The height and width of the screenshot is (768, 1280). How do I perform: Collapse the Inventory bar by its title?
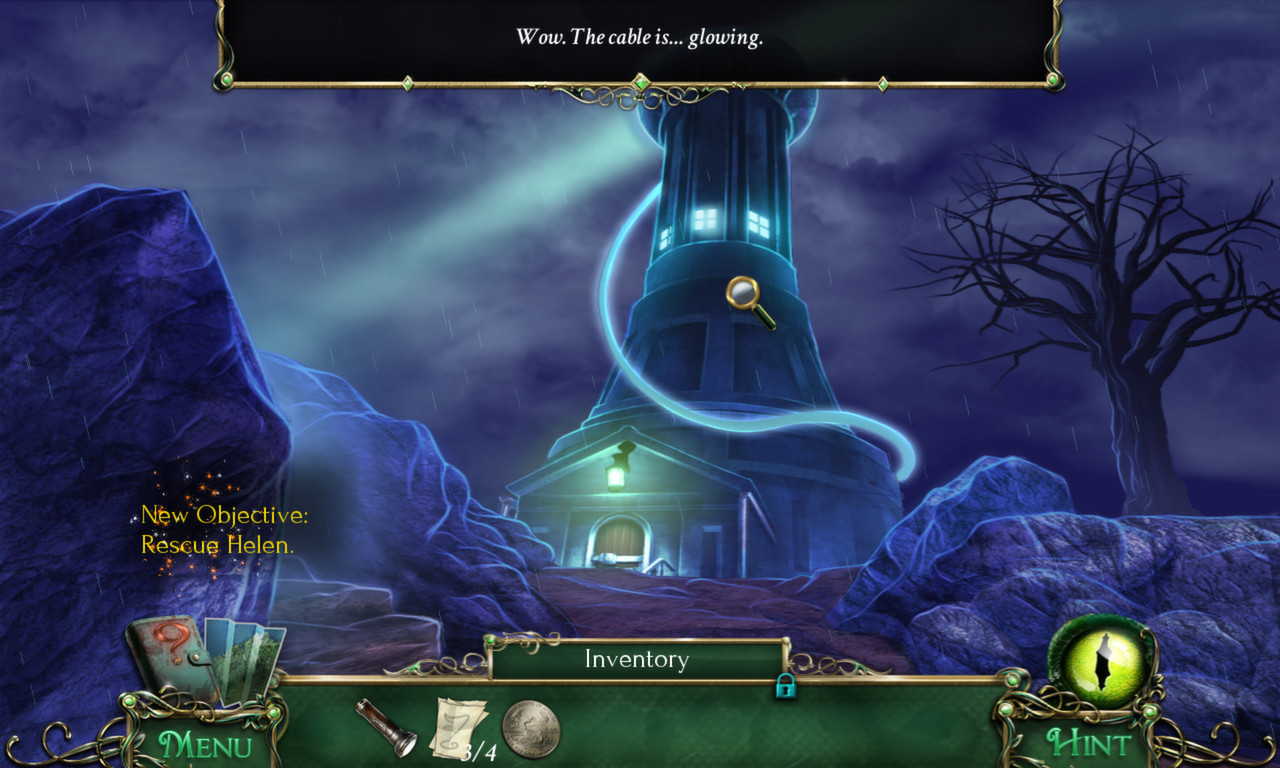click(x=635, y=659)
